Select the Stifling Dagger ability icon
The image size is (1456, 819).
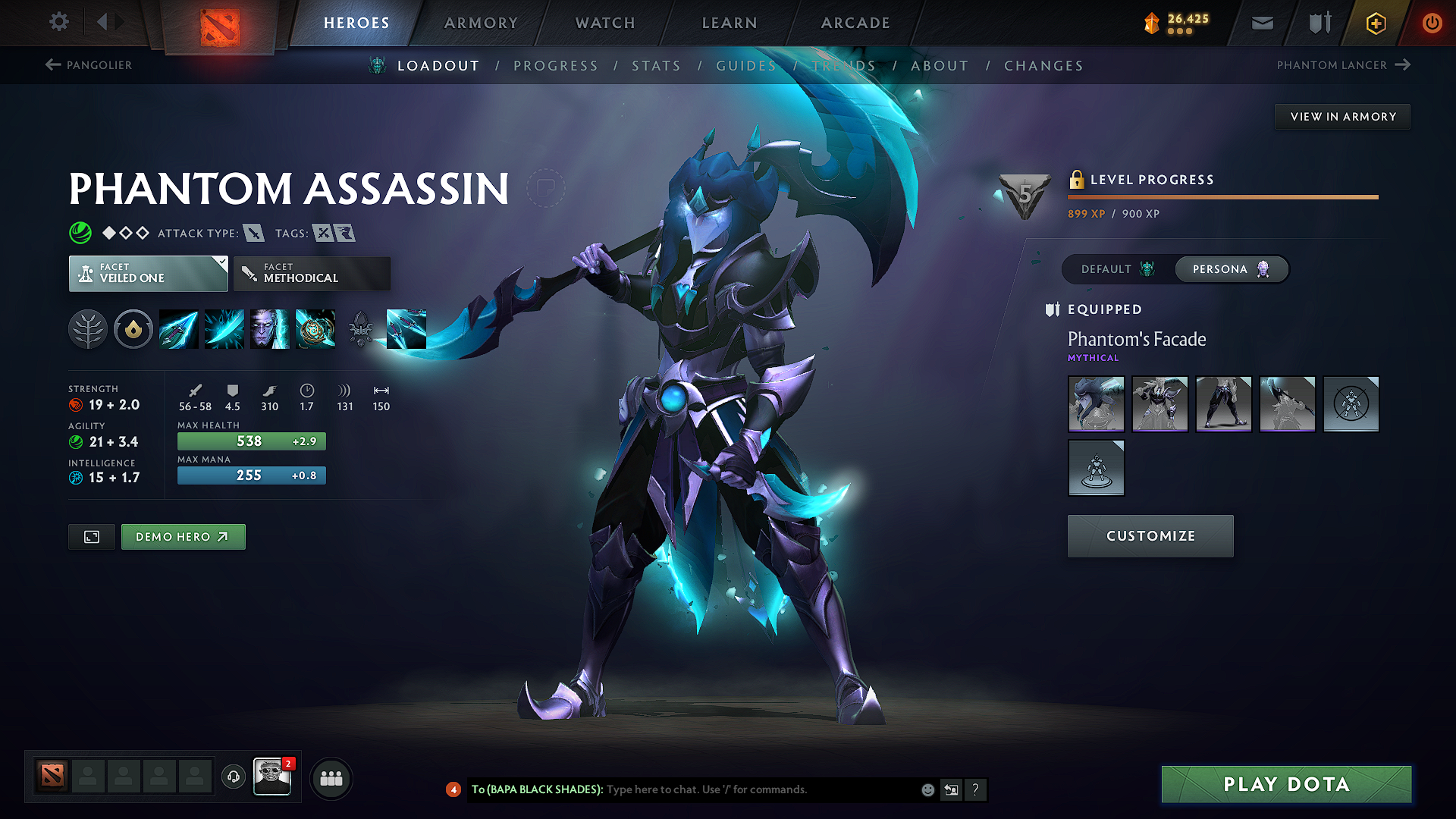[178, 329]
